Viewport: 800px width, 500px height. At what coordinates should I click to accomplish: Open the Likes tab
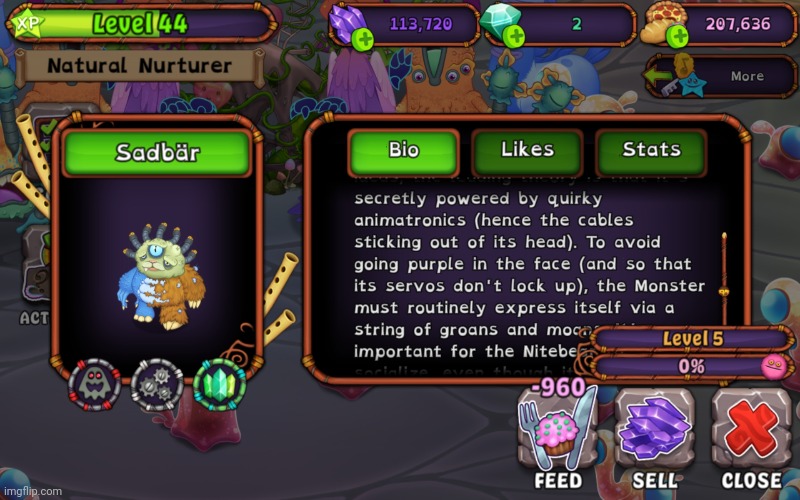click(x=527, y=152)
